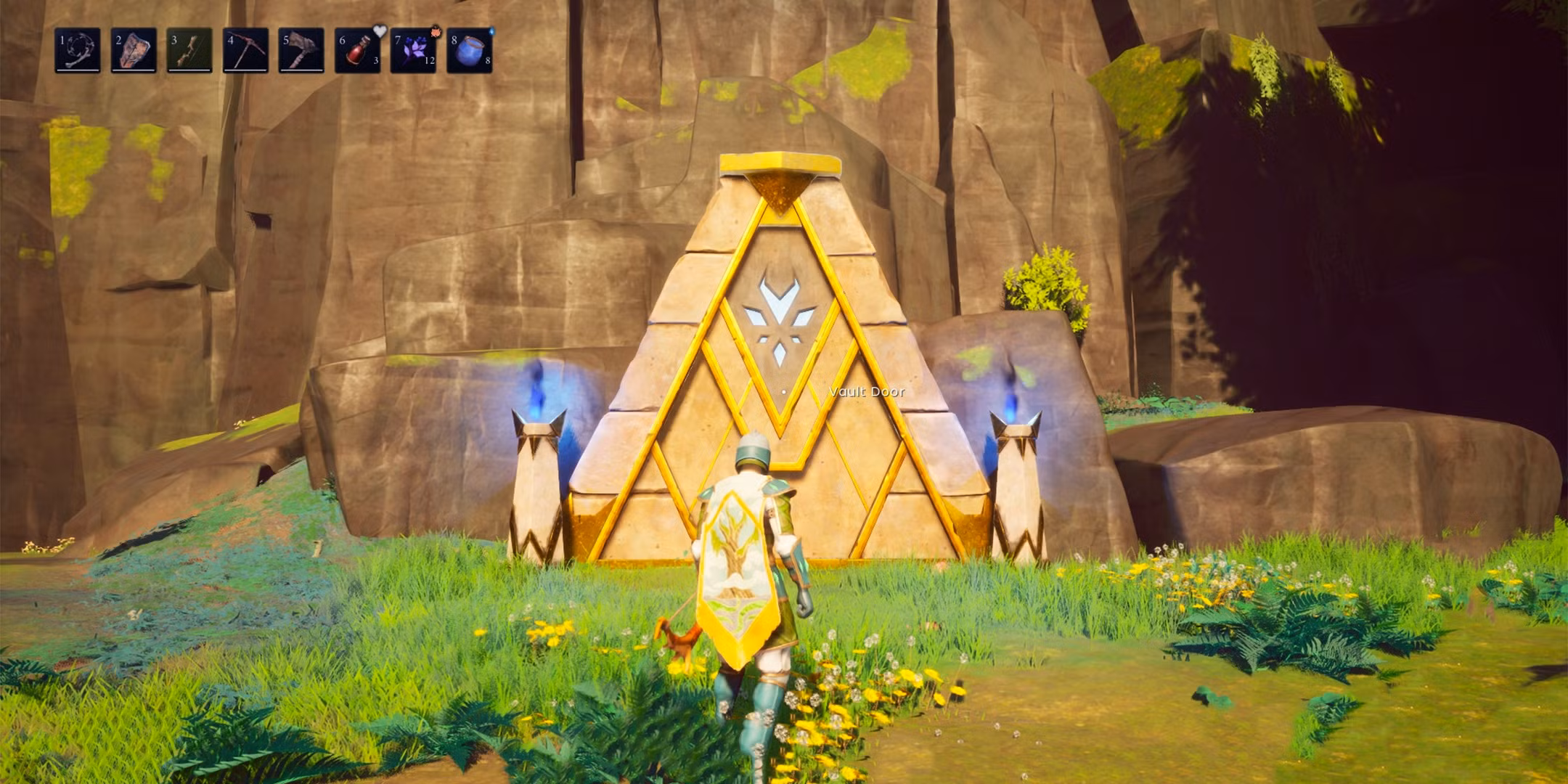Select the ring-shaped staff in slot 1
Viewport: 1568px width, 784px height.
click(78, 50)
